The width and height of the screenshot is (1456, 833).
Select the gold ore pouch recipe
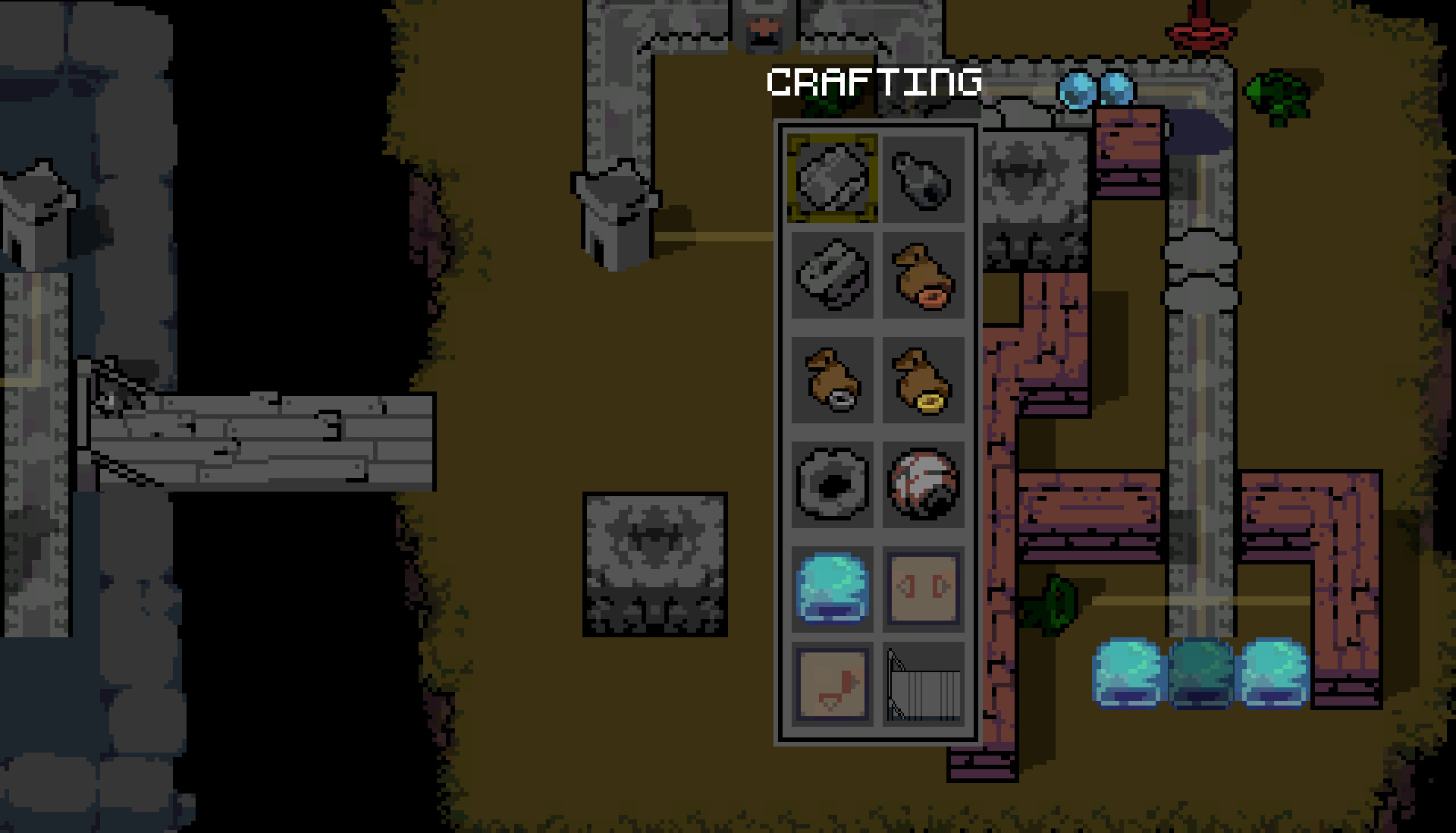click(924, 381)
